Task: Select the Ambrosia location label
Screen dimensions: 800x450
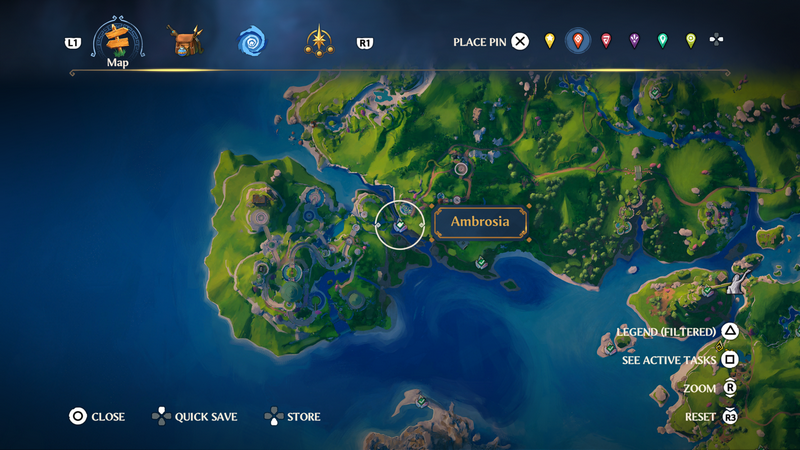Action: 480,222
